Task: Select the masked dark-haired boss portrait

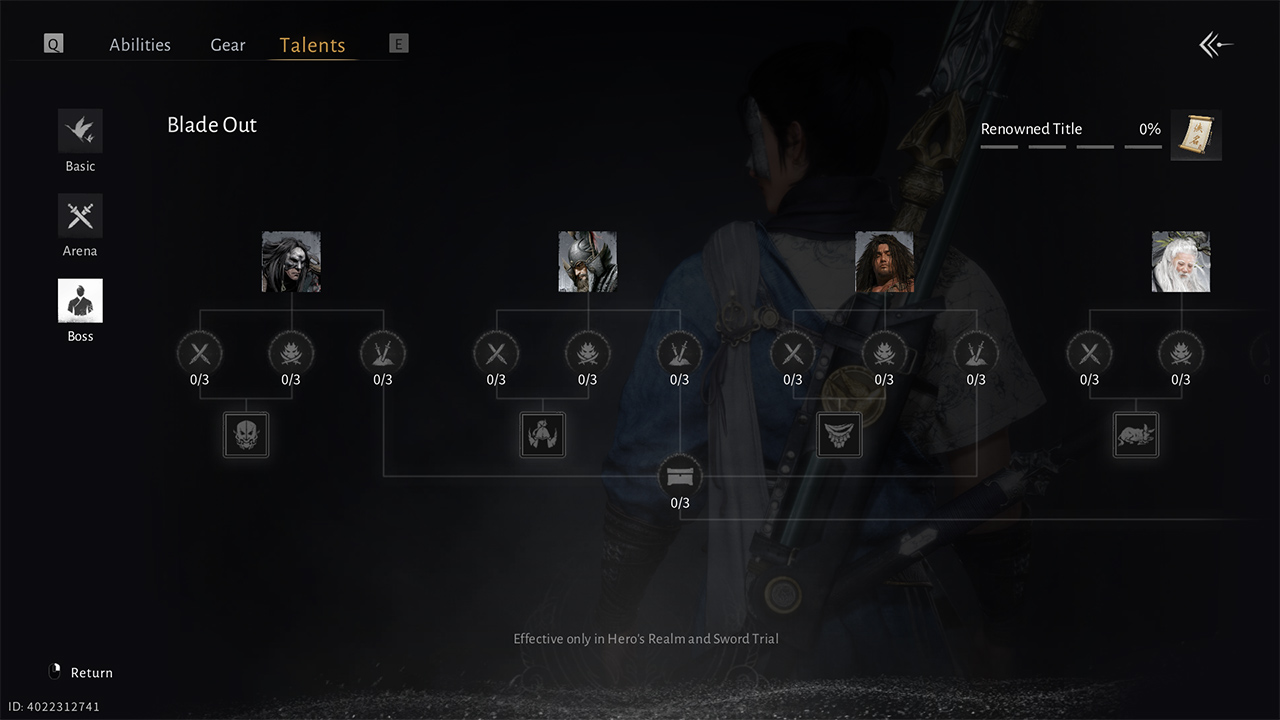Action: coord(291,262)
